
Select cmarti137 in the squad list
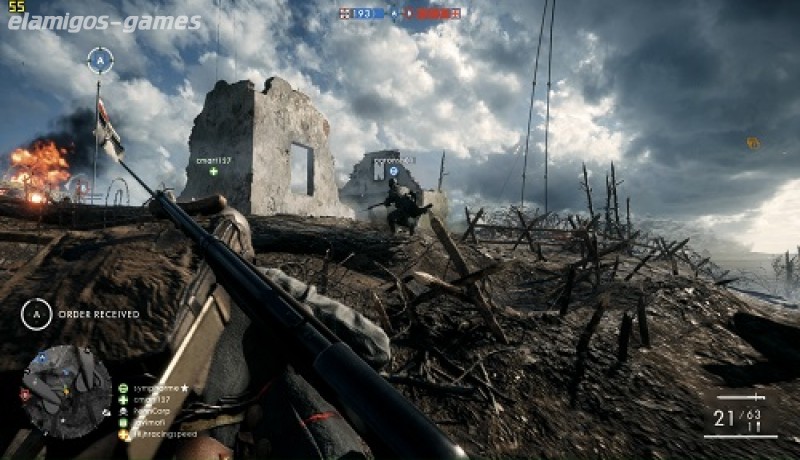pos(148,399)
